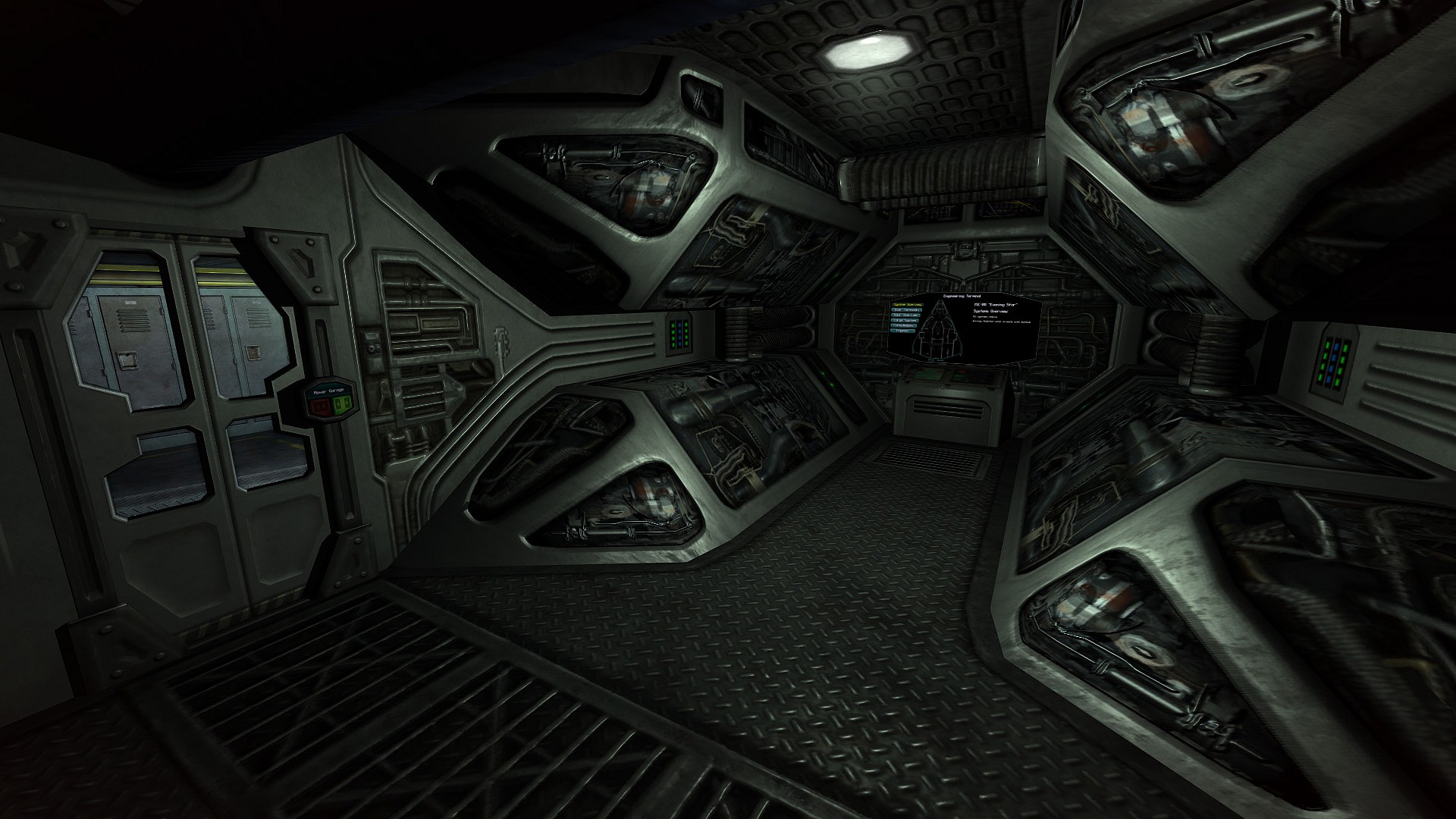The width and height of the screenshot is (1456, 819).
Task: Select System Overview on the Engineering Terminal
Action: pyautogui.click(x=908, y=305)
